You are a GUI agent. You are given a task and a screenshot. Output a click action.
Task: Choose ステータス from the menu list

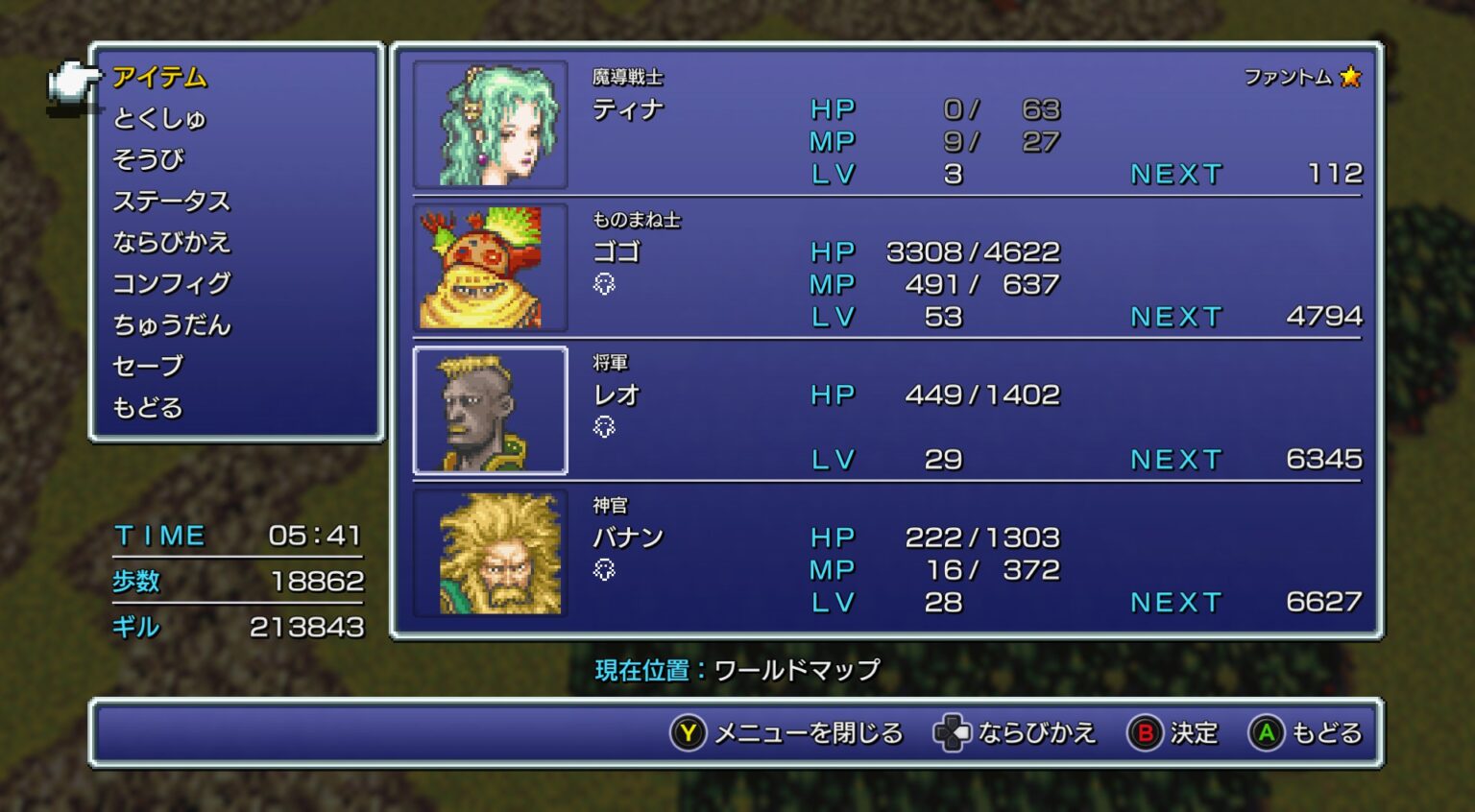pos(173,202)
